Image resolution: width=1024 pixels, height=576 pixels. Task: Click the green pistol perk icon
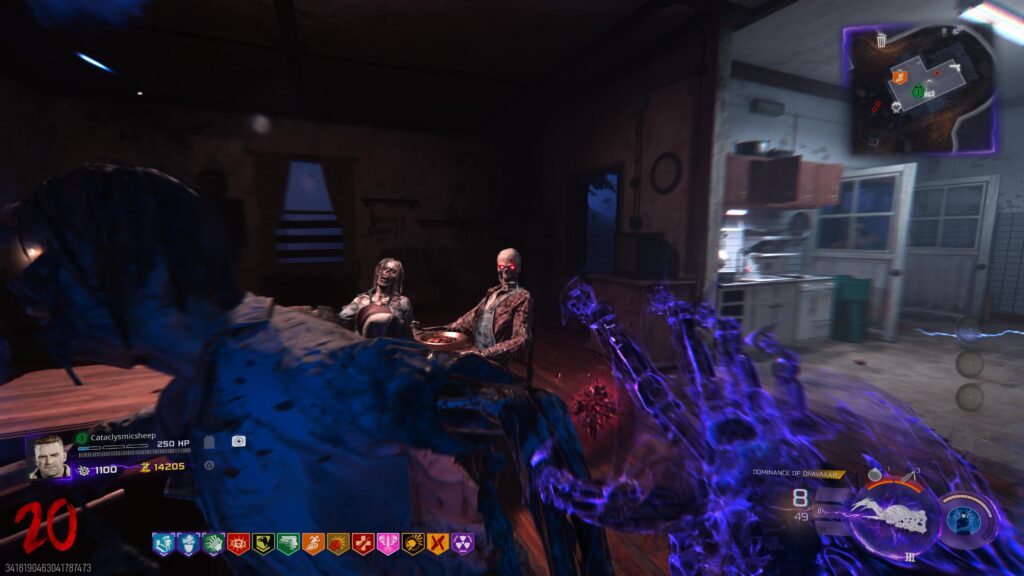click(288, 544)
